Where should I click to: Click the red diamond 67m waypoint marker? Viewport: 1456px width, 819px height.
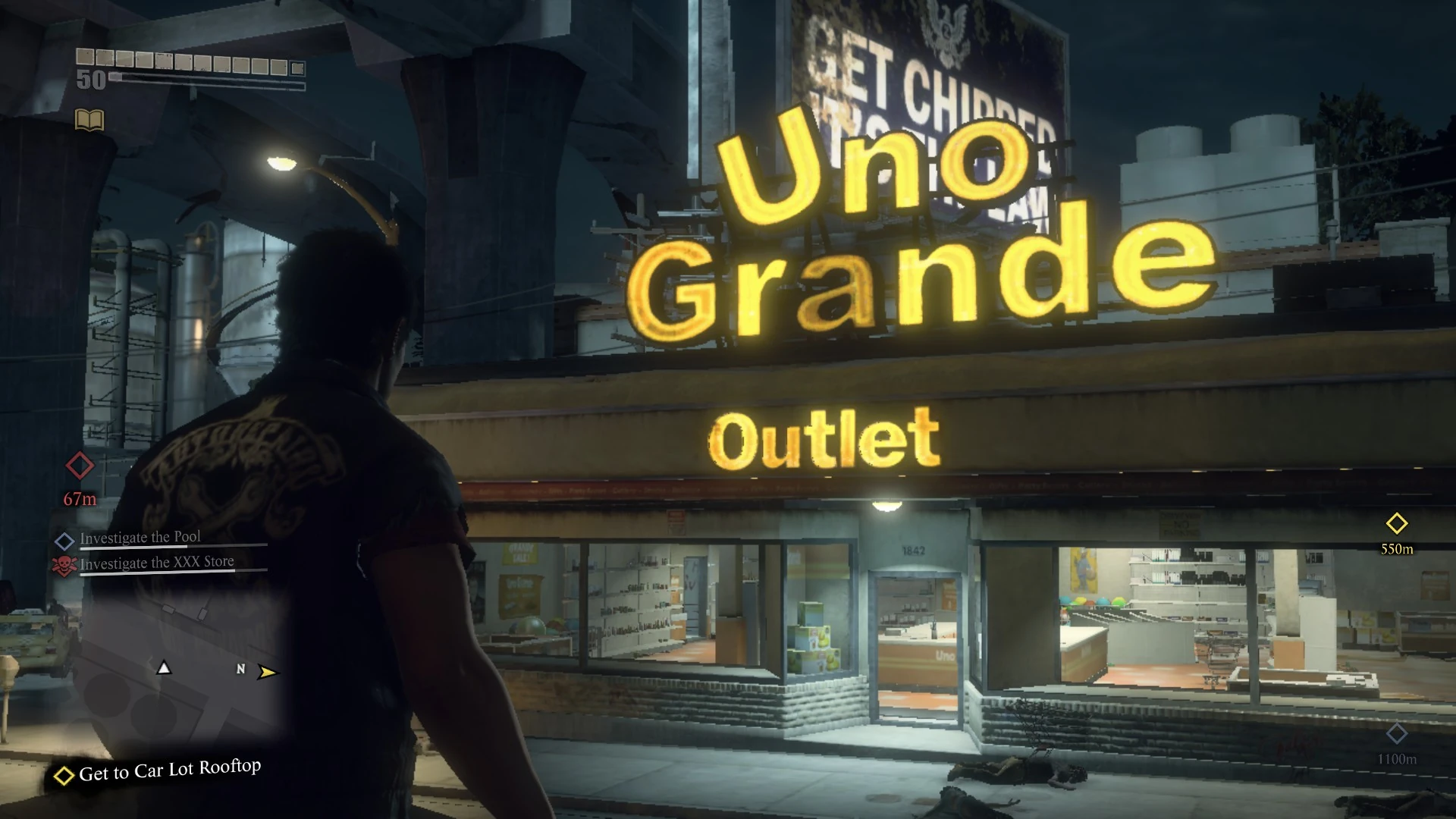pyautogui.click(x=78, y=465)
